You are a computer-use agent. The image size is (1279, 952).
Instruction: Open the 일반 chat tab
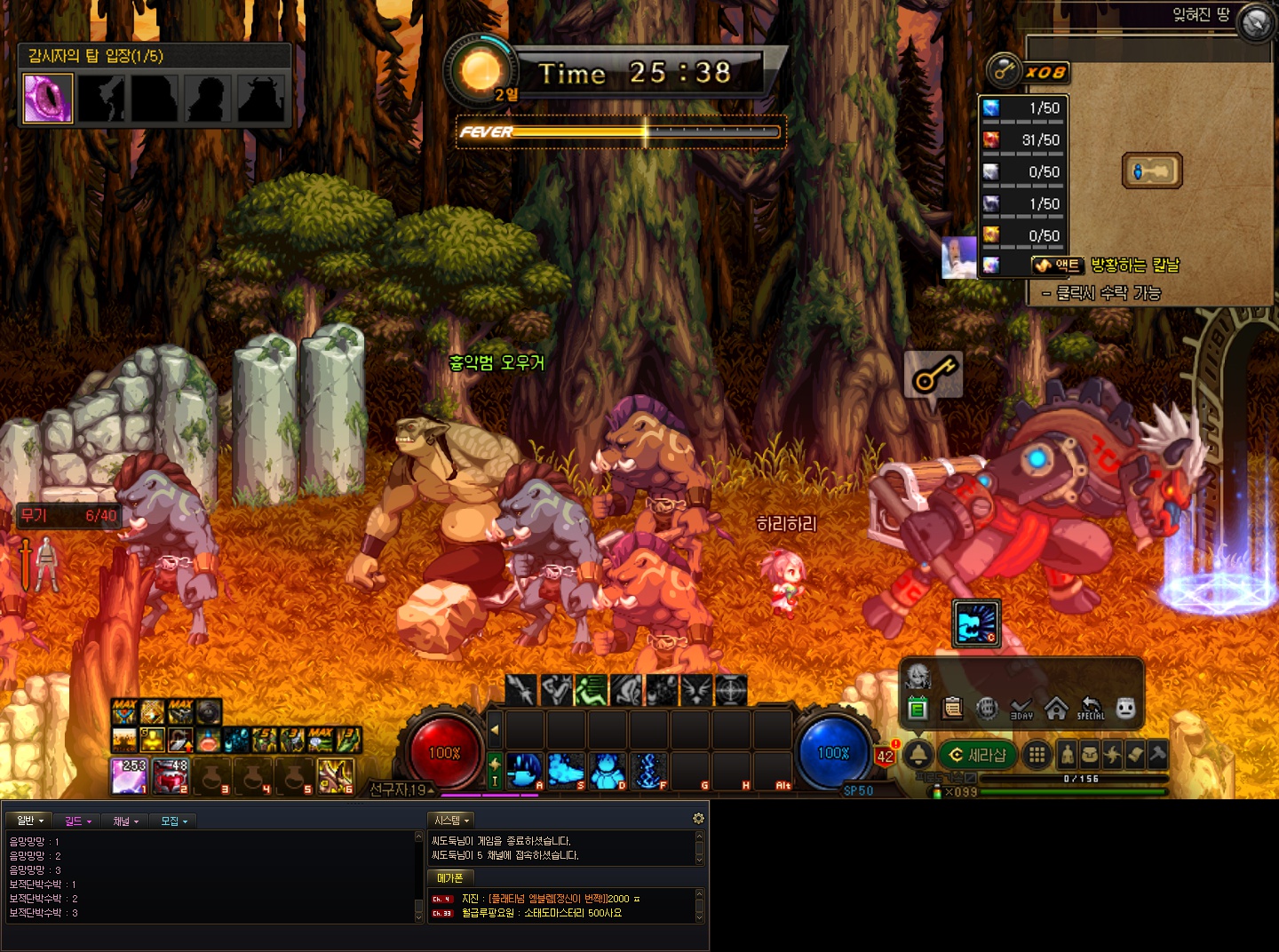click(x=29, y=821)
